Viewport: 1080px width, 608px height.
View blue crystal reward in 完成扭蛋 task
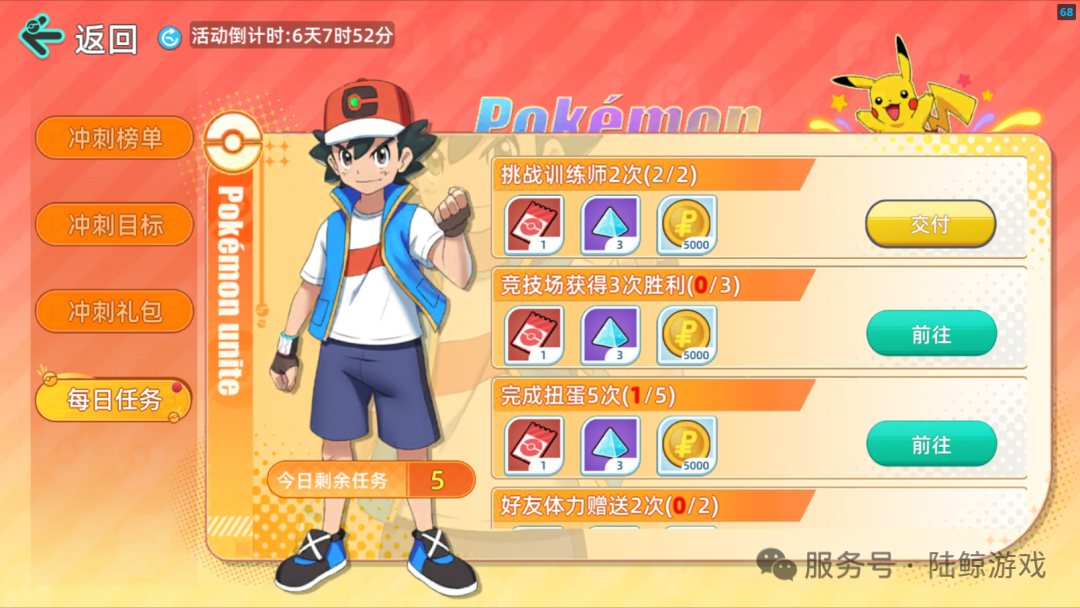tap(611, 445)
